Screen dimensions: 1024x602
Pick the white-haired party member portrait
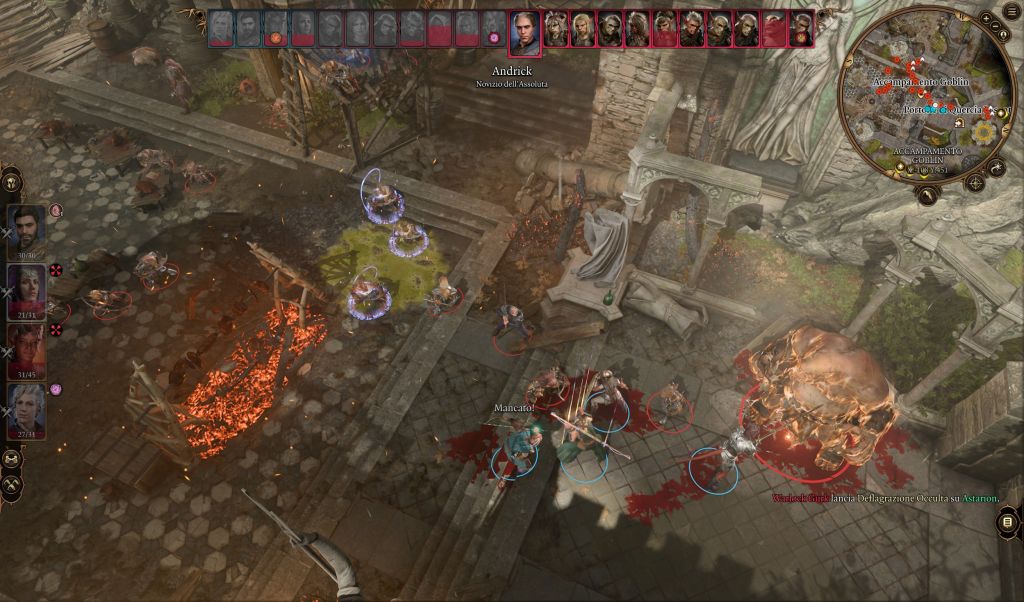27,406
